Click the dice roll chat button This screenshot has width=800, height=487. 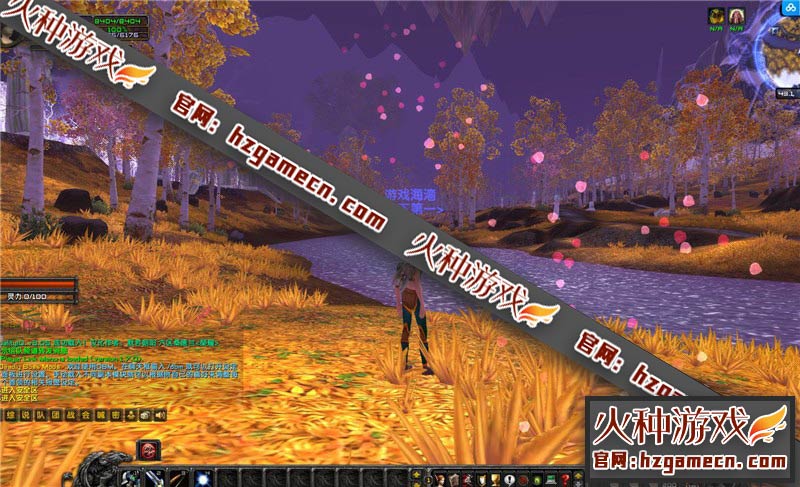[x=145, y=415]
